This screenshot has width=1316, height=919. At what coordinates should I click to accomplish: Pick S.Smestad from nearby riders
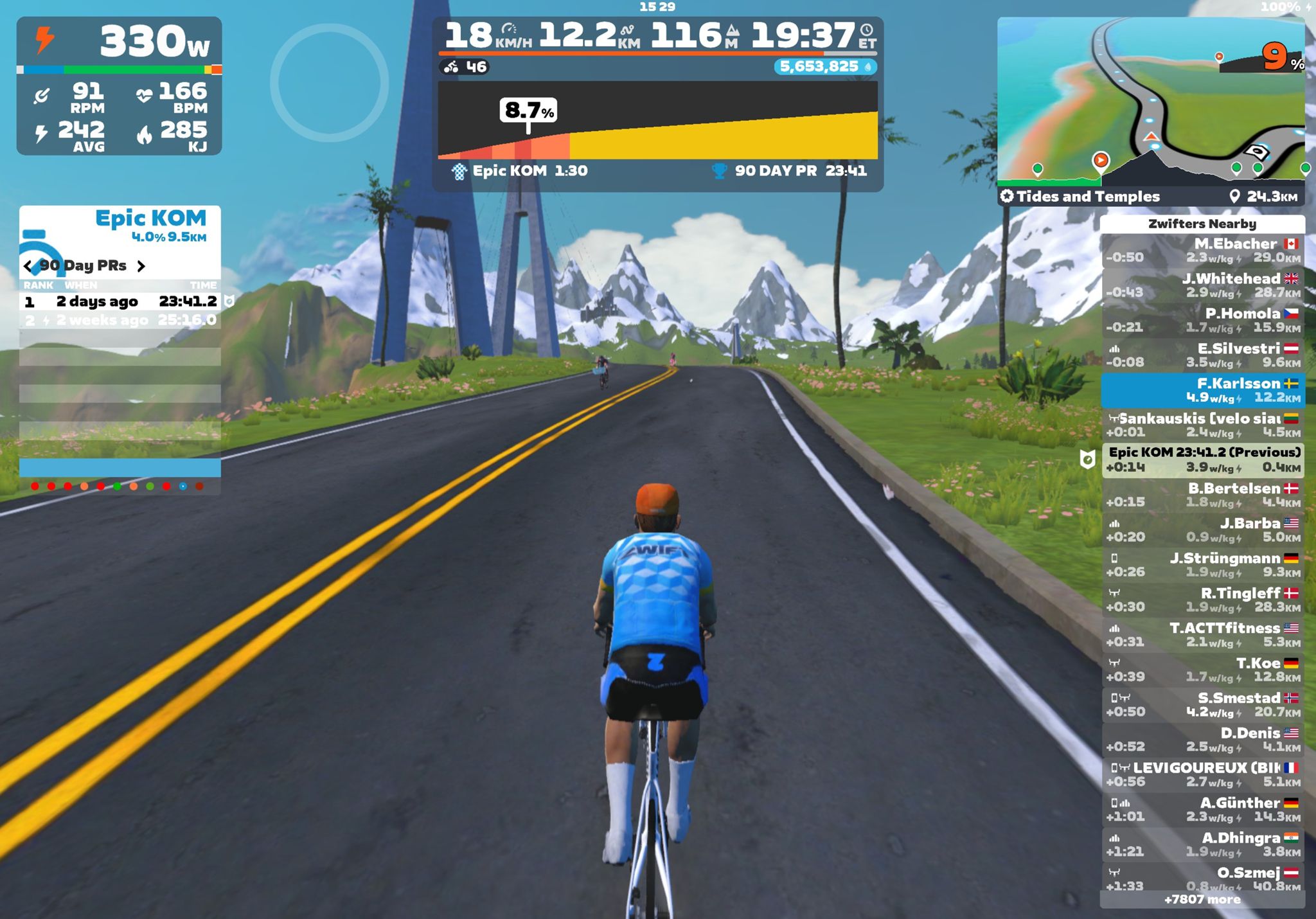click(1202, 704)
